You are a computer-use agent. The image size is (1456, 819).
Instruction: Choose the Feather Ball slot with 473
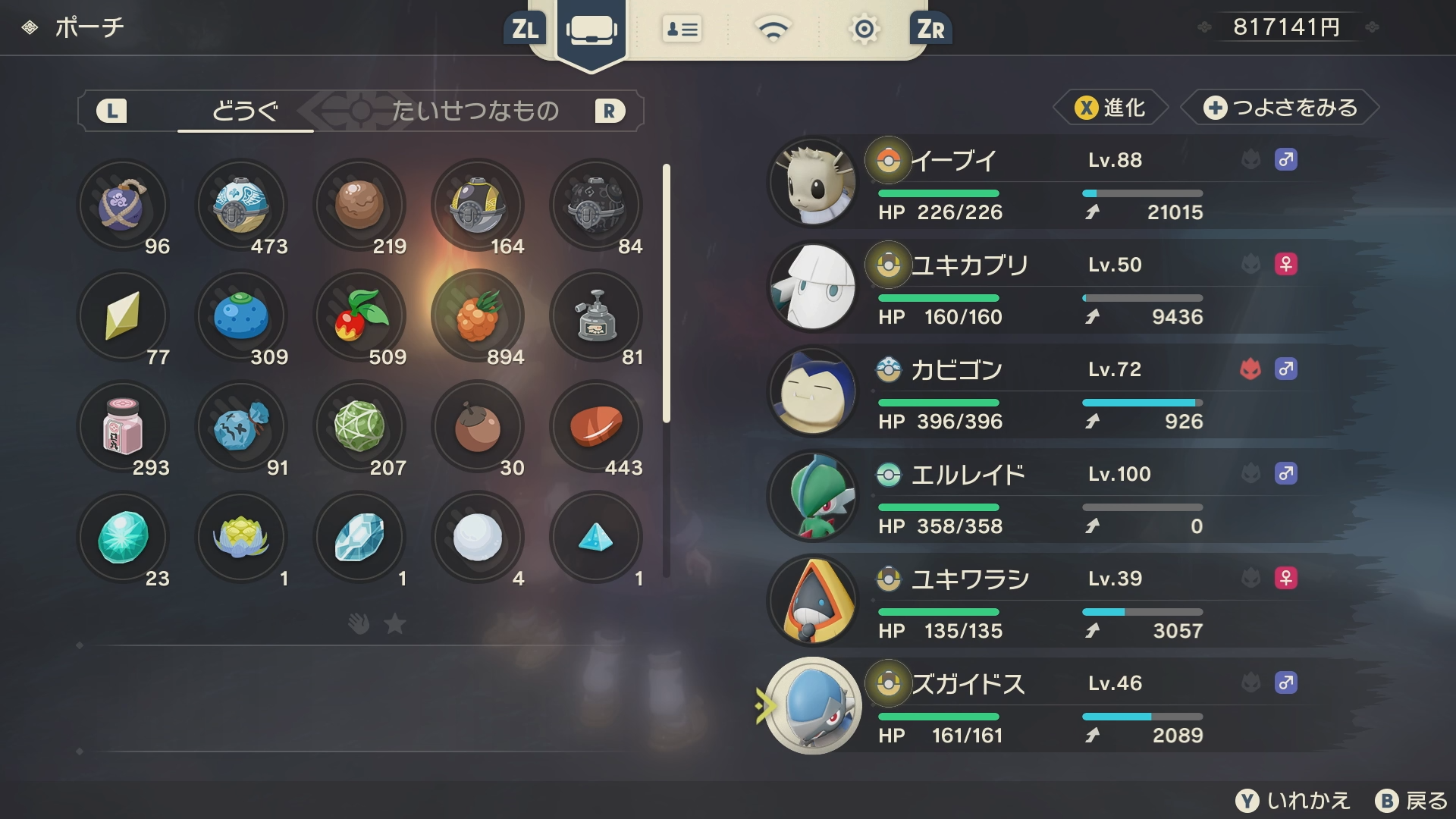pos(241,206)
